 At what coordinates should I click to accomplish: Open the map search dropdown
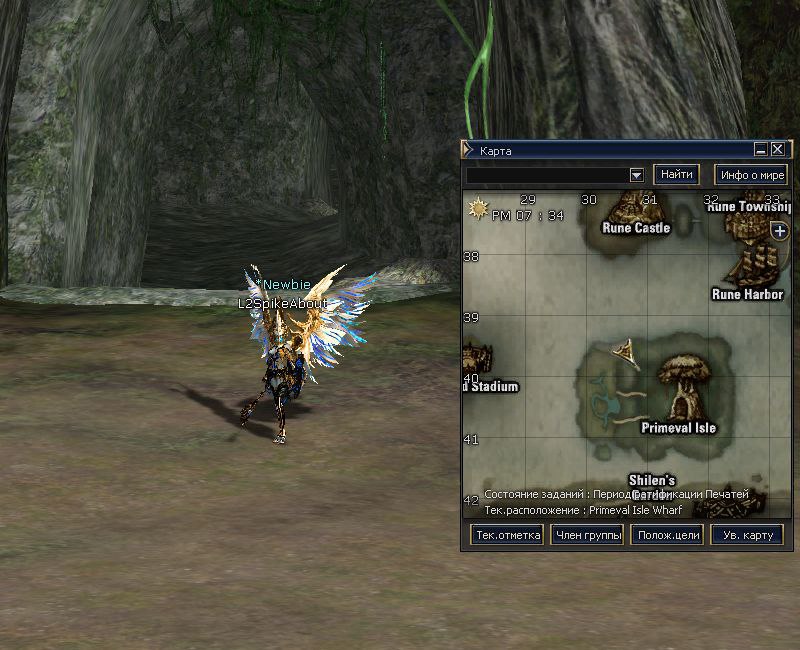(x=636, y=174)
